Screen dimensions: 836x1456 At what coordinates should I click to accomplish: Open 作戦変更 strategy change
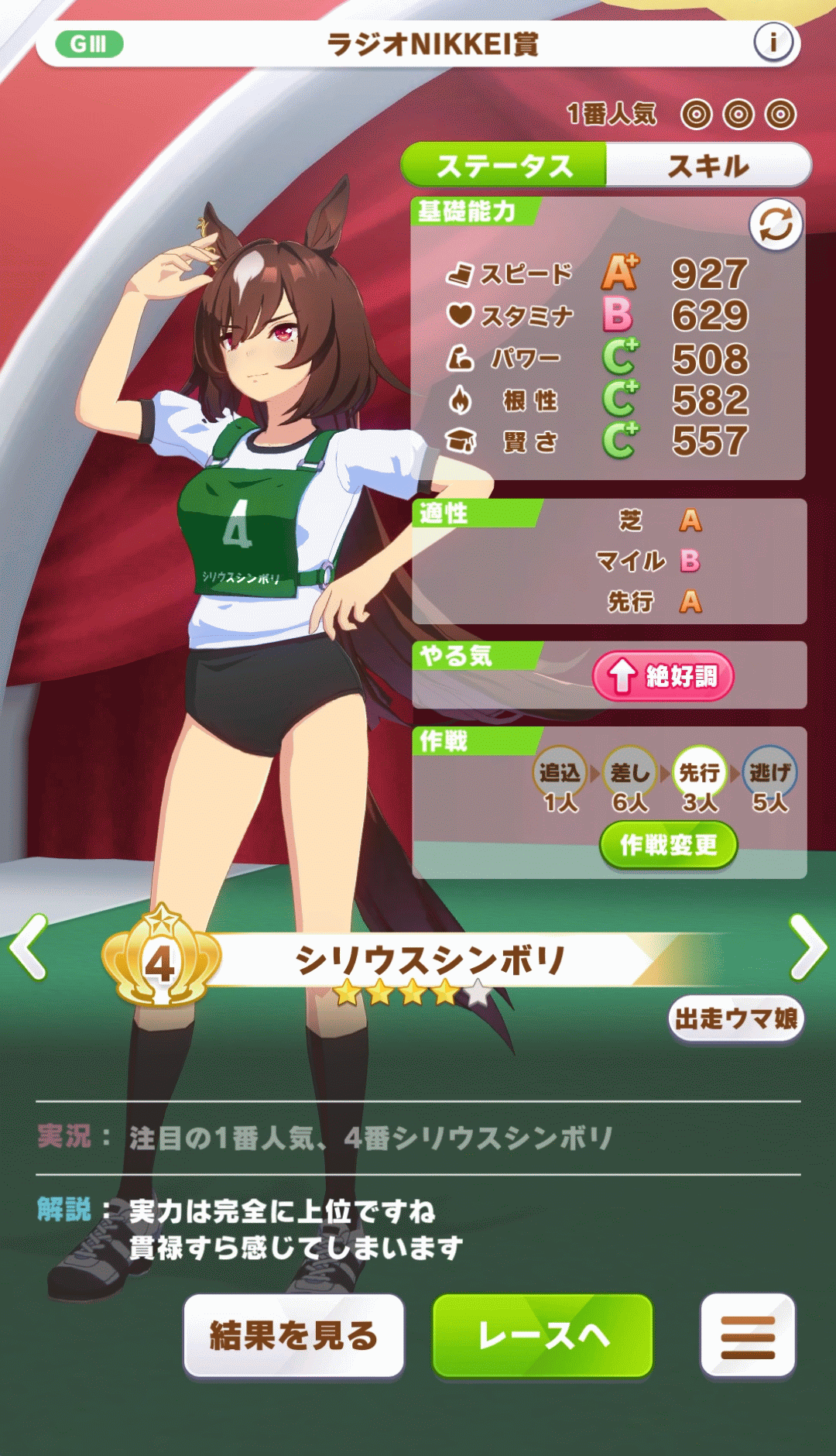pyautogui.click(x=668, y=845)
